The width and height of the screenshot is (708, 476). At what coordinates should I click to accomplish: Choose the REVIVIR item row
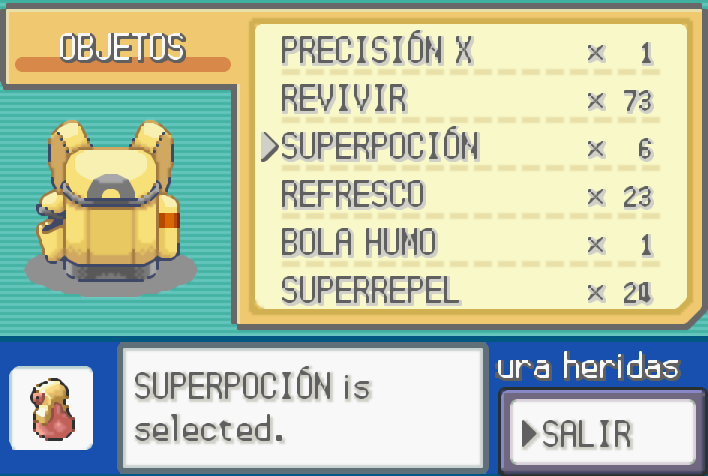(344, 99)
